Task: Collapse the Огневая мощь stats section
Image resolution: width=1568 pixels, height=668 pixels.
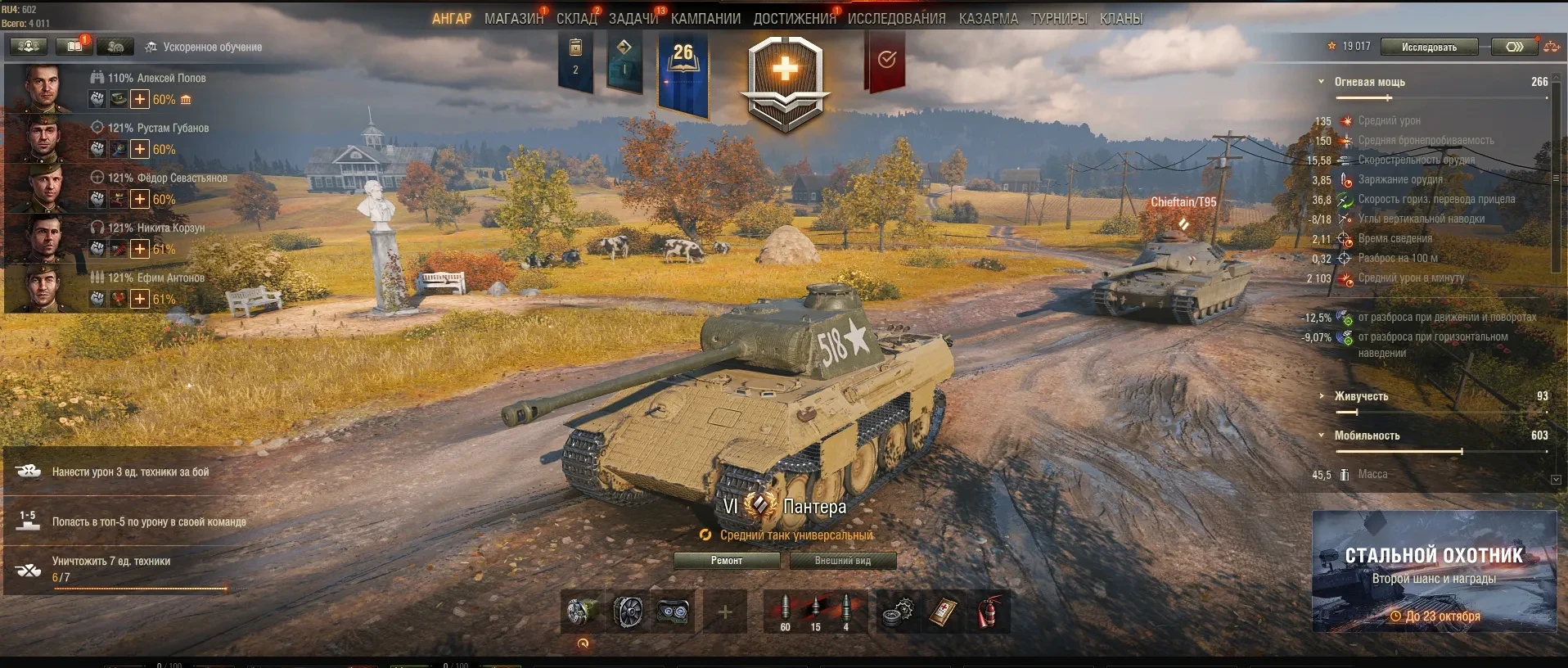Action: click(1321, 82)
